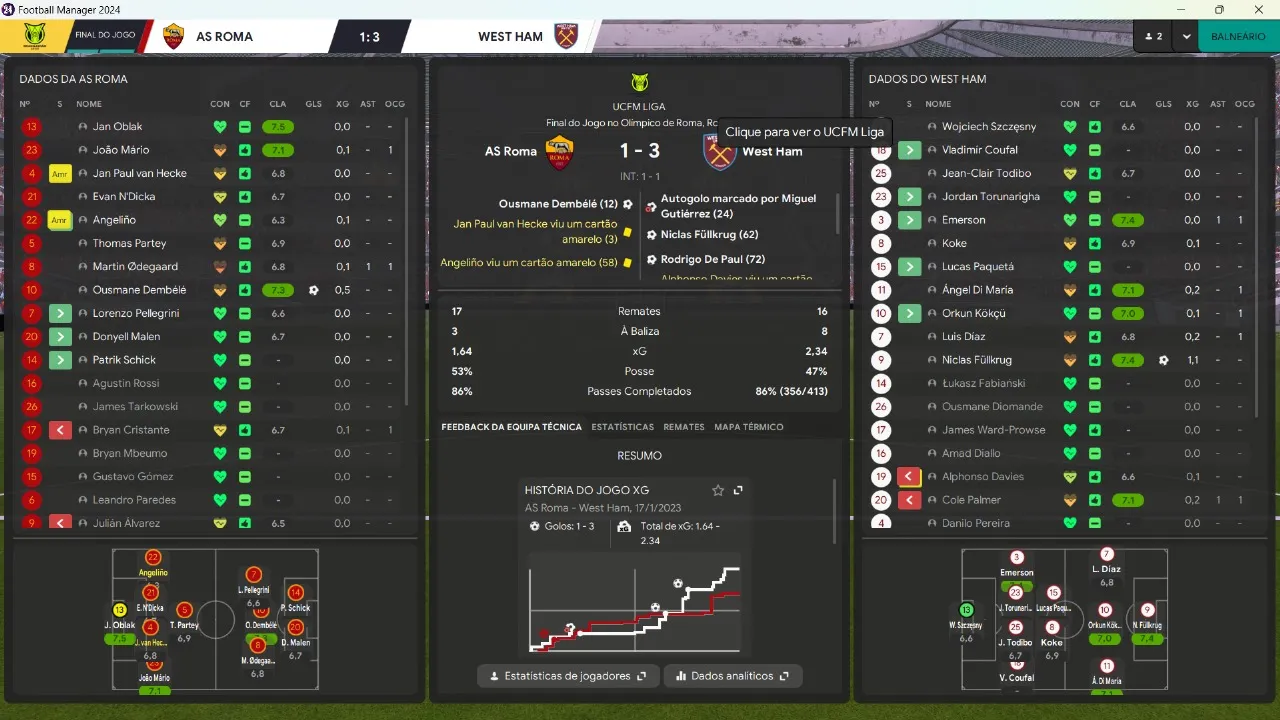Select Jan Oblak in Roma's player list
This screenshot has width=1280, height=720.
pyautogui.click(x=117, y=127)
